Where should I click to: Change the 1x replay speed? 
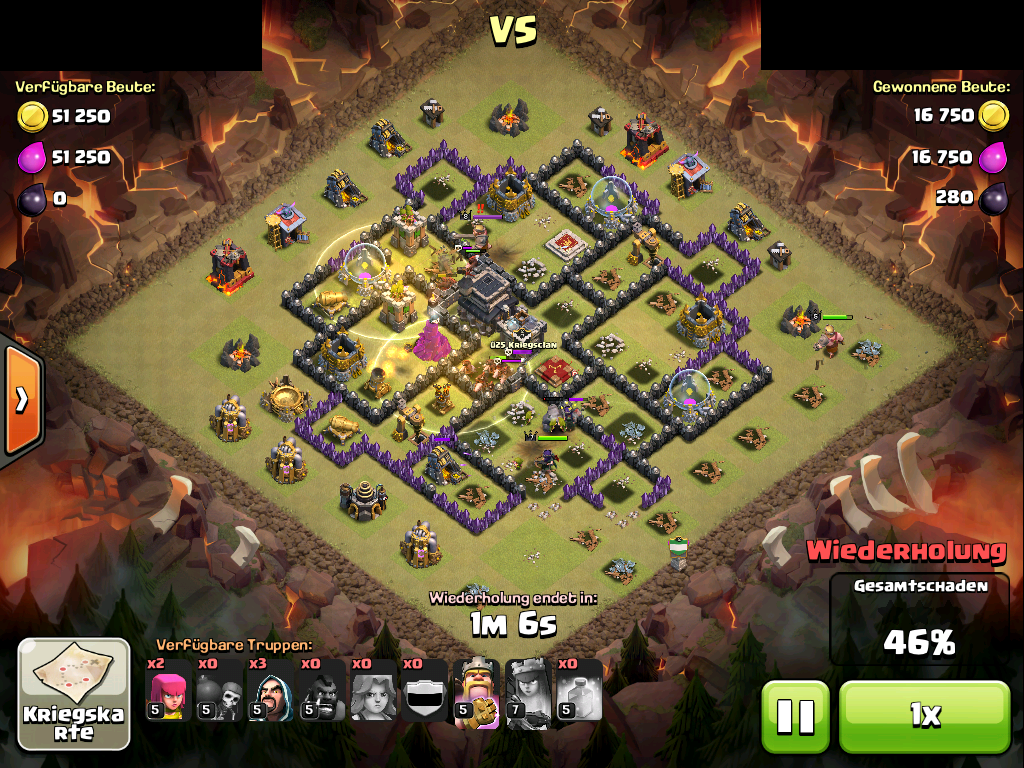925,716
